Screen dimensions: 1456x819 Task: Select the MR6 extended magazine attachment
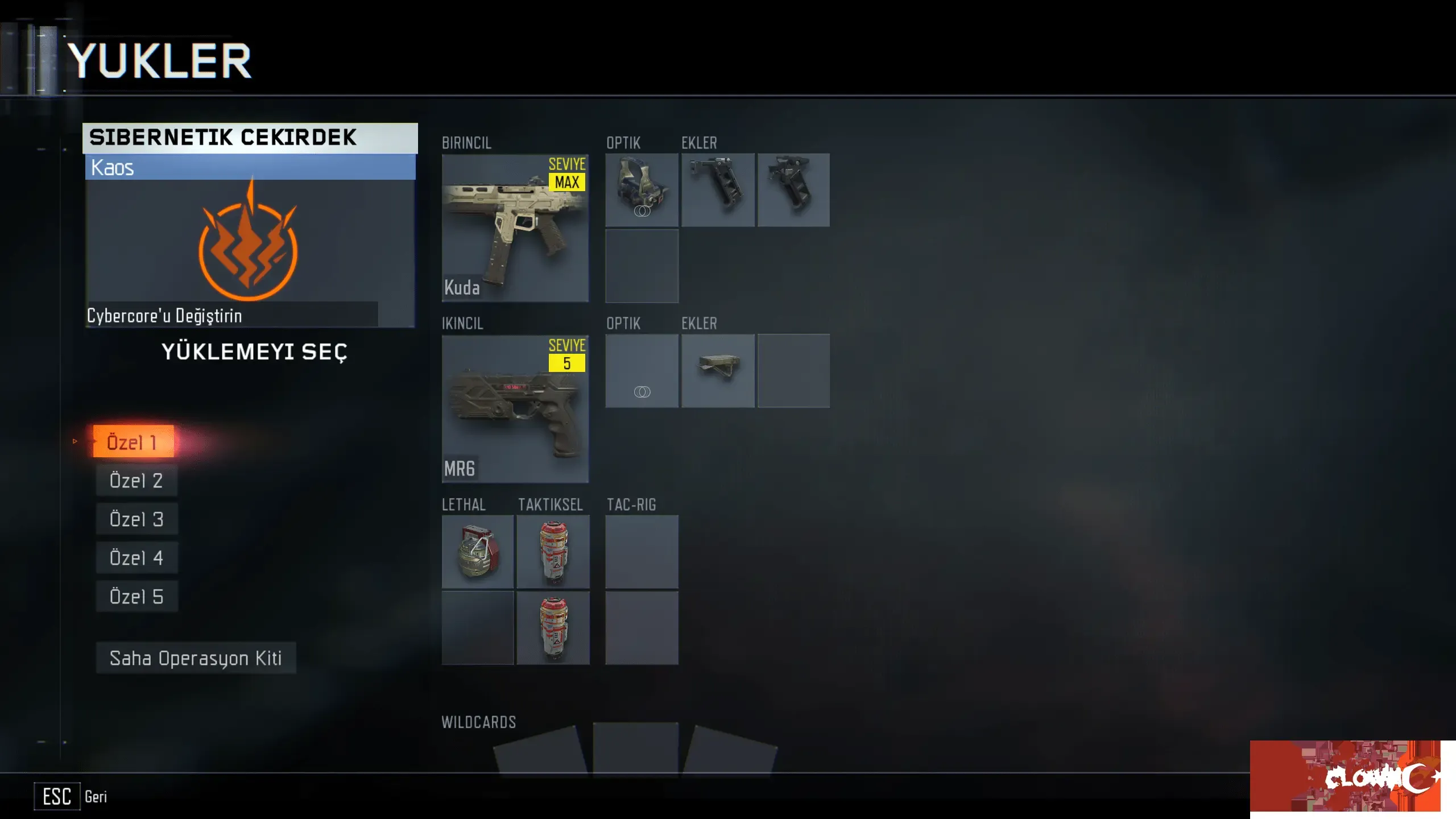click(x=718, y=371)
